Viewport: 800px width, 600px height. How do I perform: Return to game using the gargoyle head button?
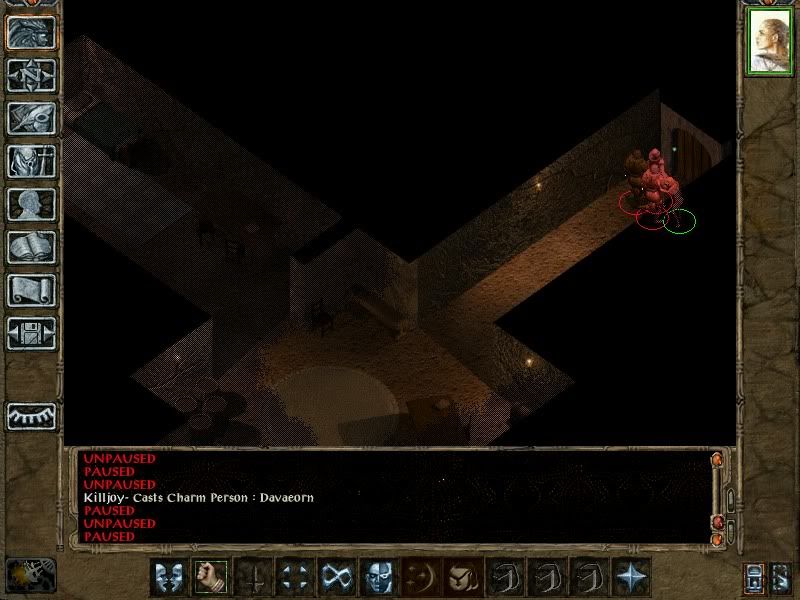31,33
